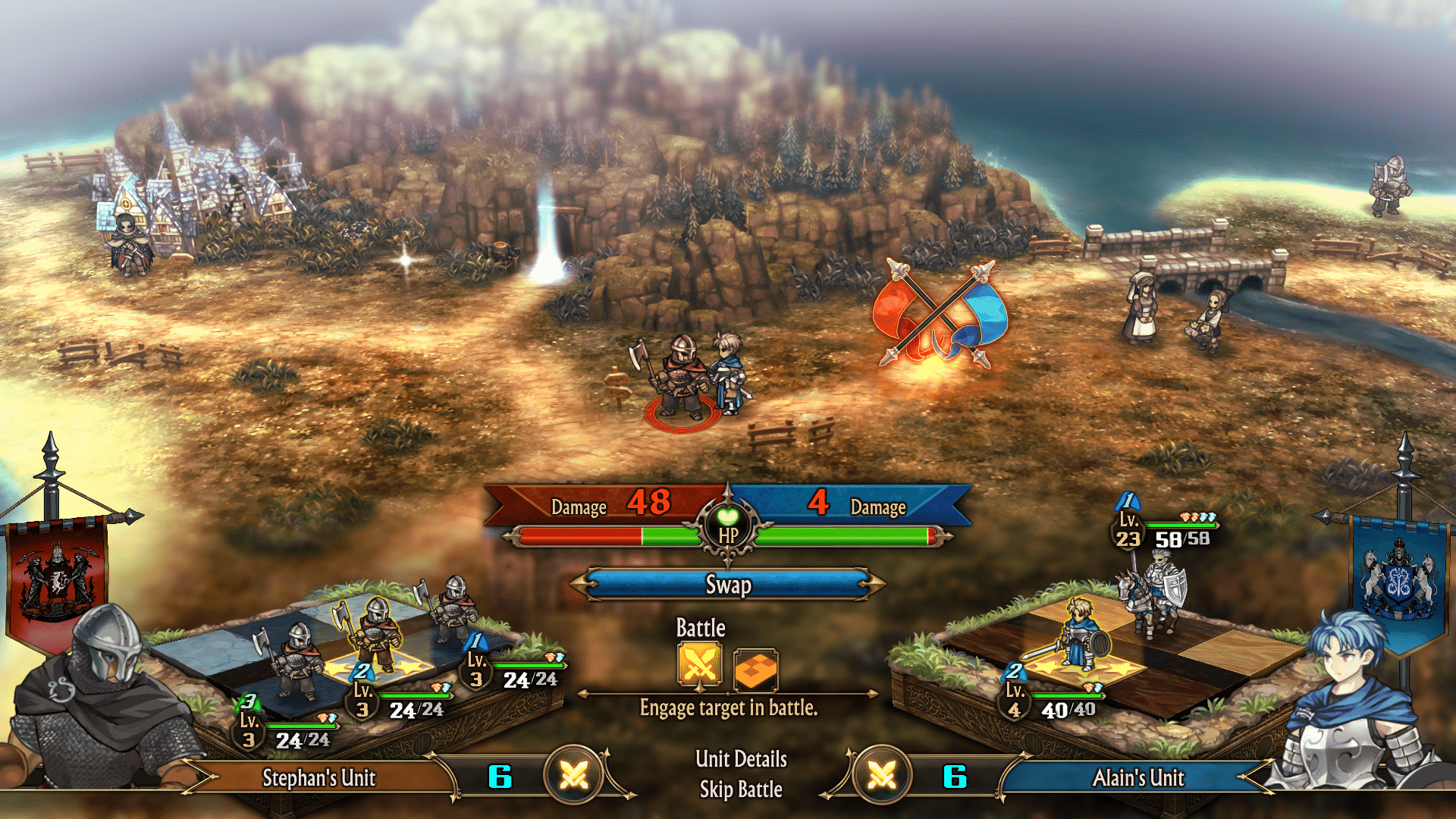1456x819 pixels.
Task: Choose Skip Battle
Action: [x=741, y=789]
